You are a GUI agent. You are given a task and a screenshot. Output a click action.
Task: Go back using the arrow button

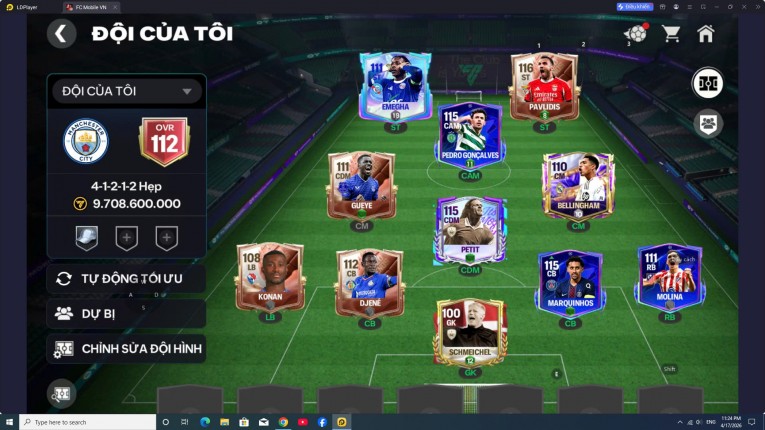[x=61, y=34]
